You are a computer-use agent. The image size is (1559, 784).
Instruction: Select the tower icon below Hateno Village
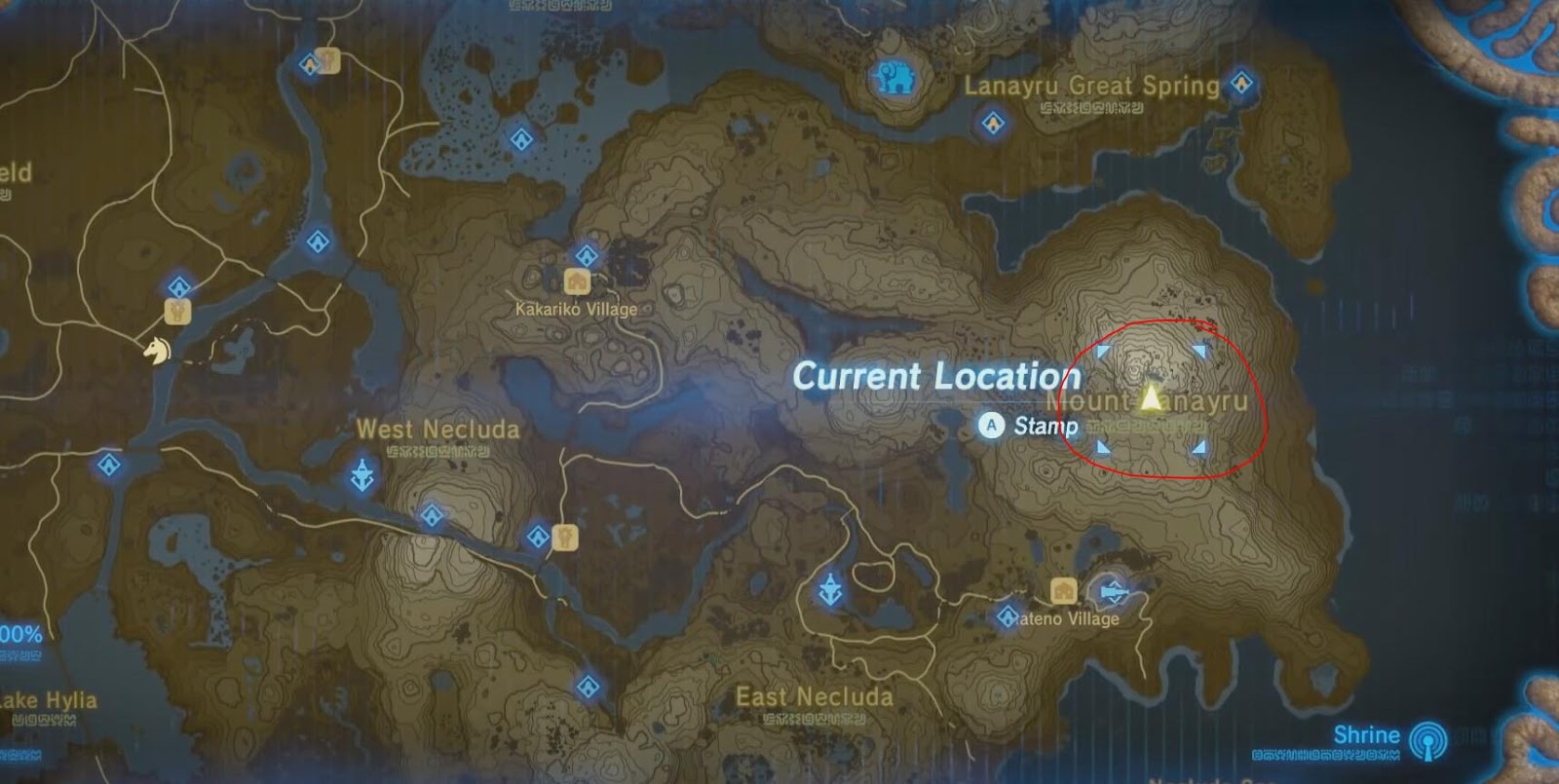click(831, 586)
